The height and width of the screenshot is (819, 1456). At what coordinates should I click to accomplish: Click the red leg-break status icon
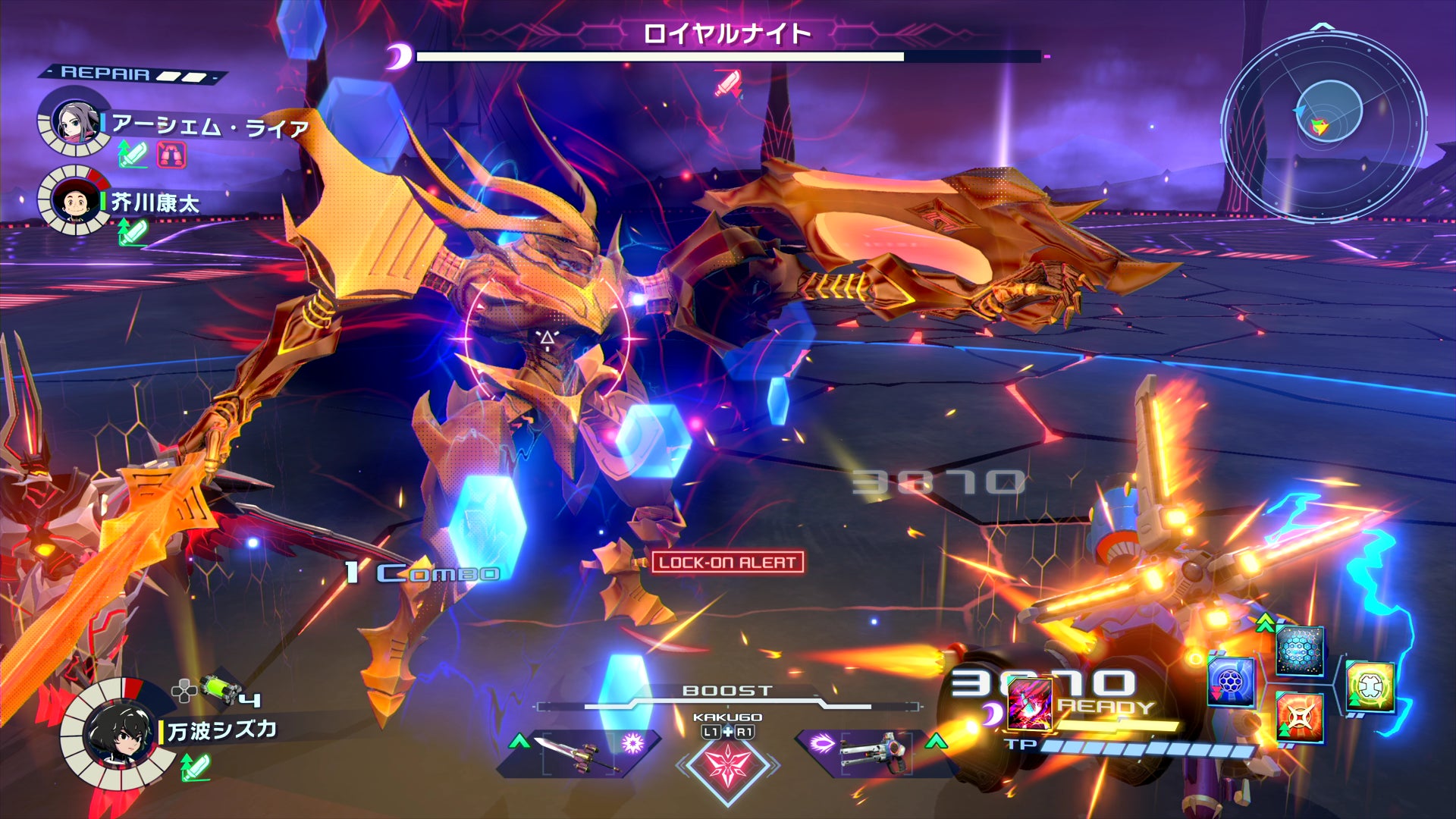[171, 155]
